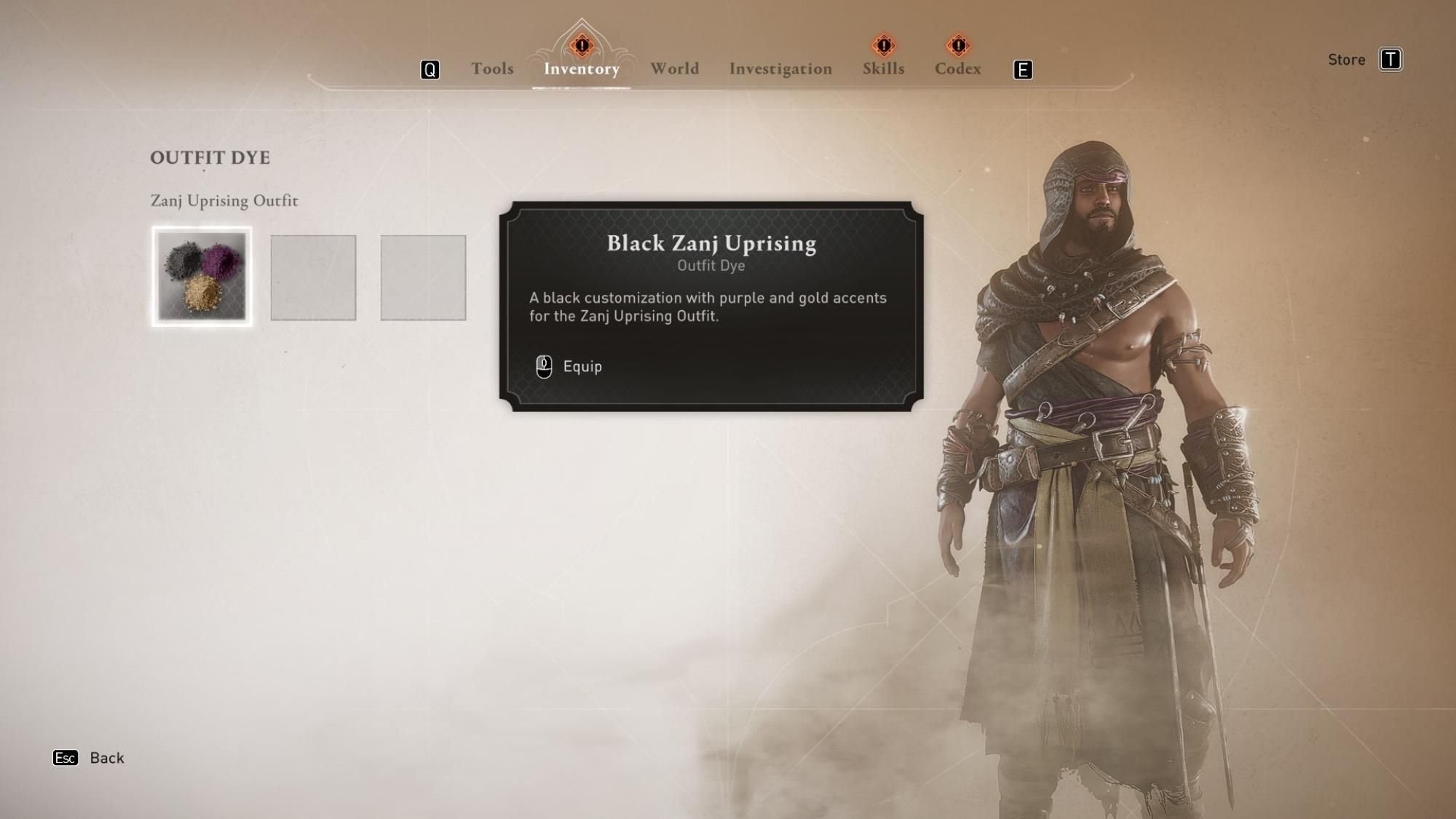Open the World tab
The width and height of the screenshot is (1456, 819).
[674, 68]
